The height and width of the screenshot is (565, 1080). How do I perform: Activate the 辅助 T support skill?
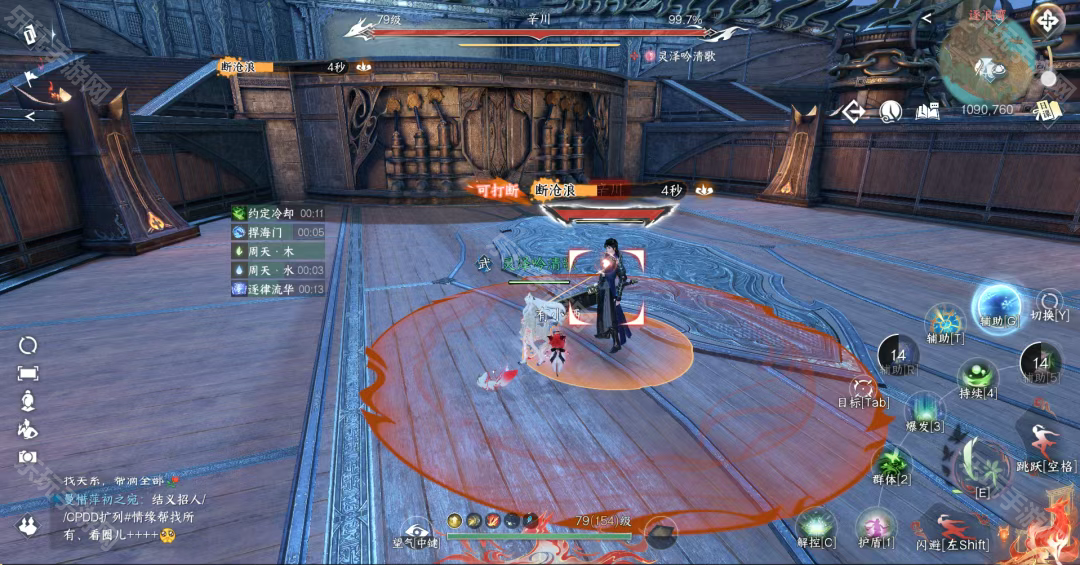click(x=944, y=322)
